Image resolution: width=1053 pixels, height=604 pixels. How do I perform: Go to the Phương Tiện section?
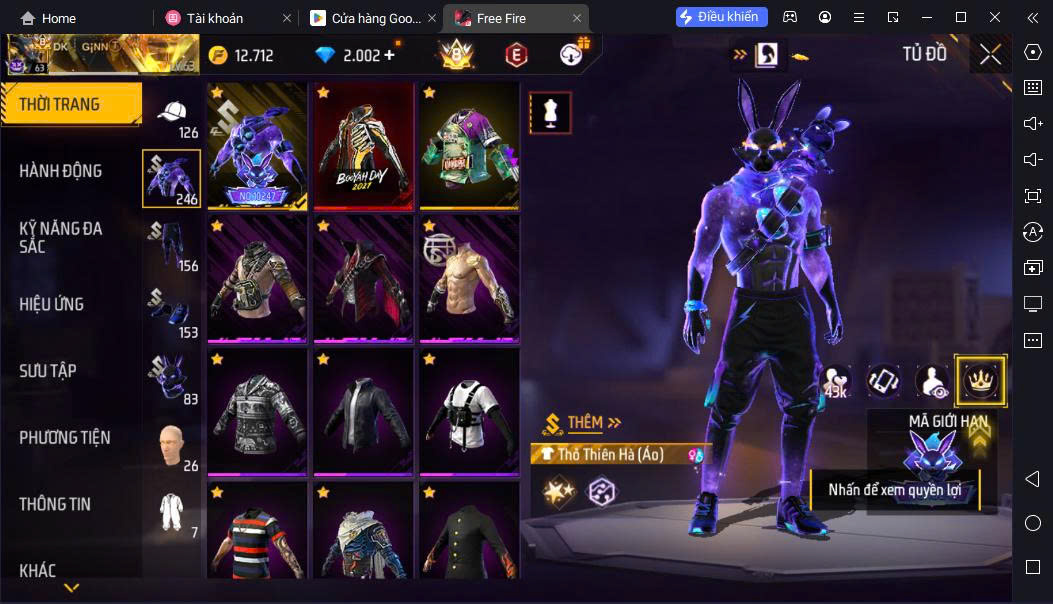pos(65,438)
